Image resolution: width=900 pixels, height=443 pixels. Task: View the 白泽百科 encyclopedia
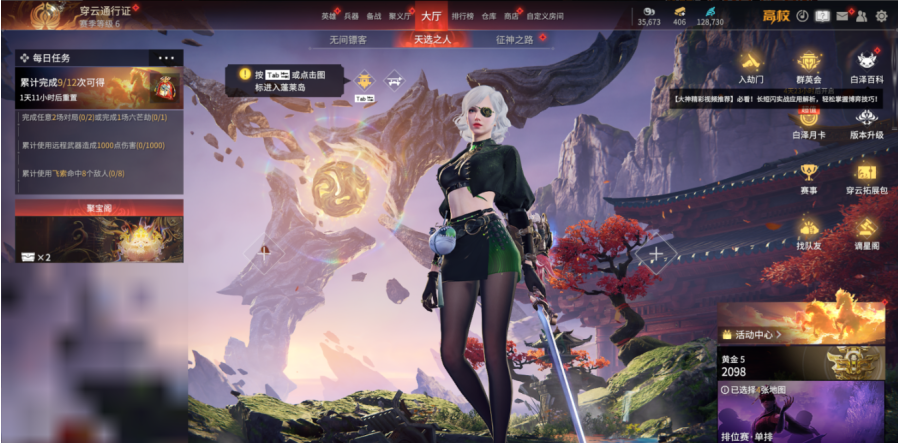pyautogui.click(x=866, y=66)
